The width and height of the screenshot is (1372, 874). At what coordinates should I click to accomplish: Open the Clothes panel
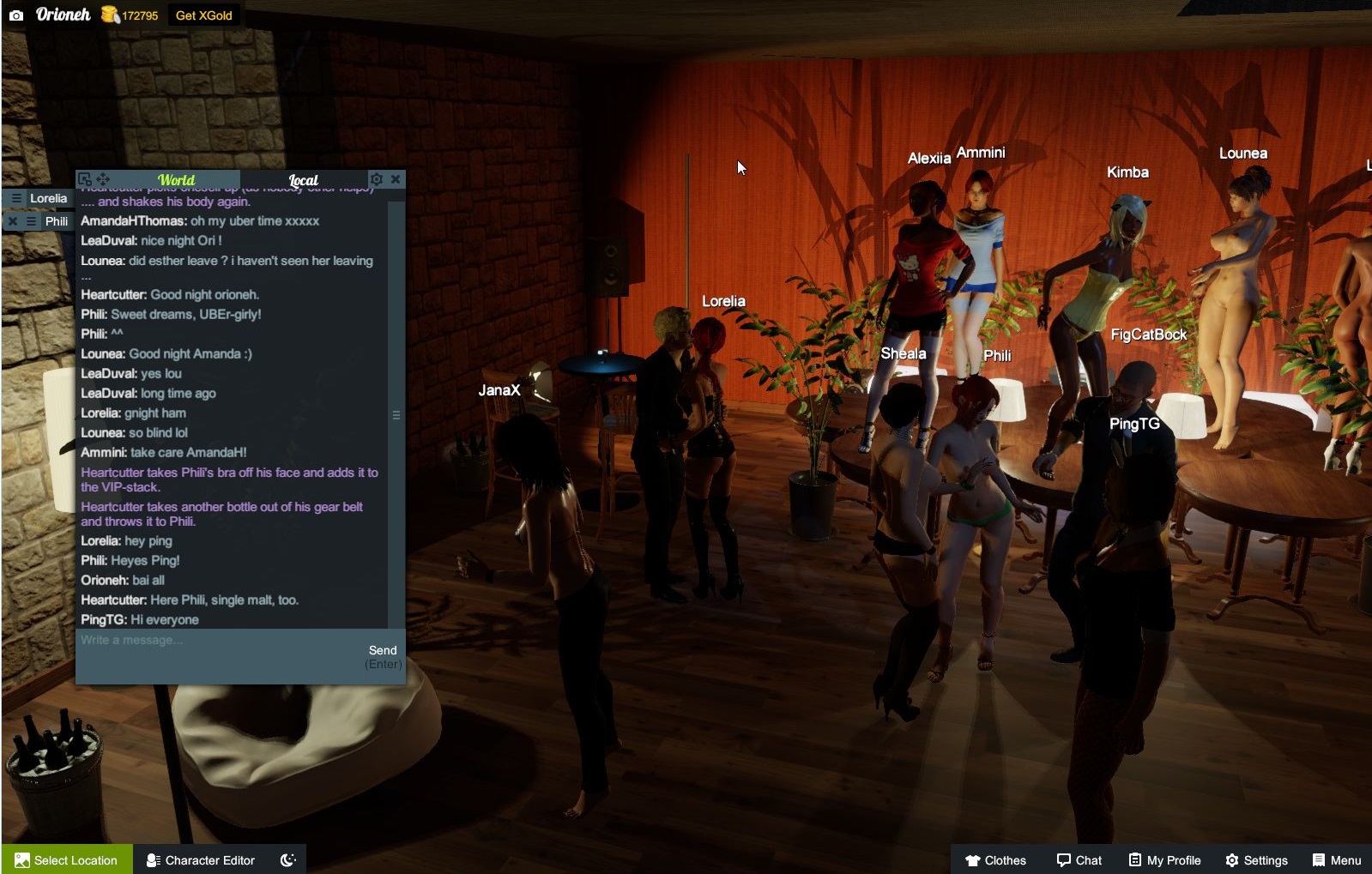[x=995, y=859]
